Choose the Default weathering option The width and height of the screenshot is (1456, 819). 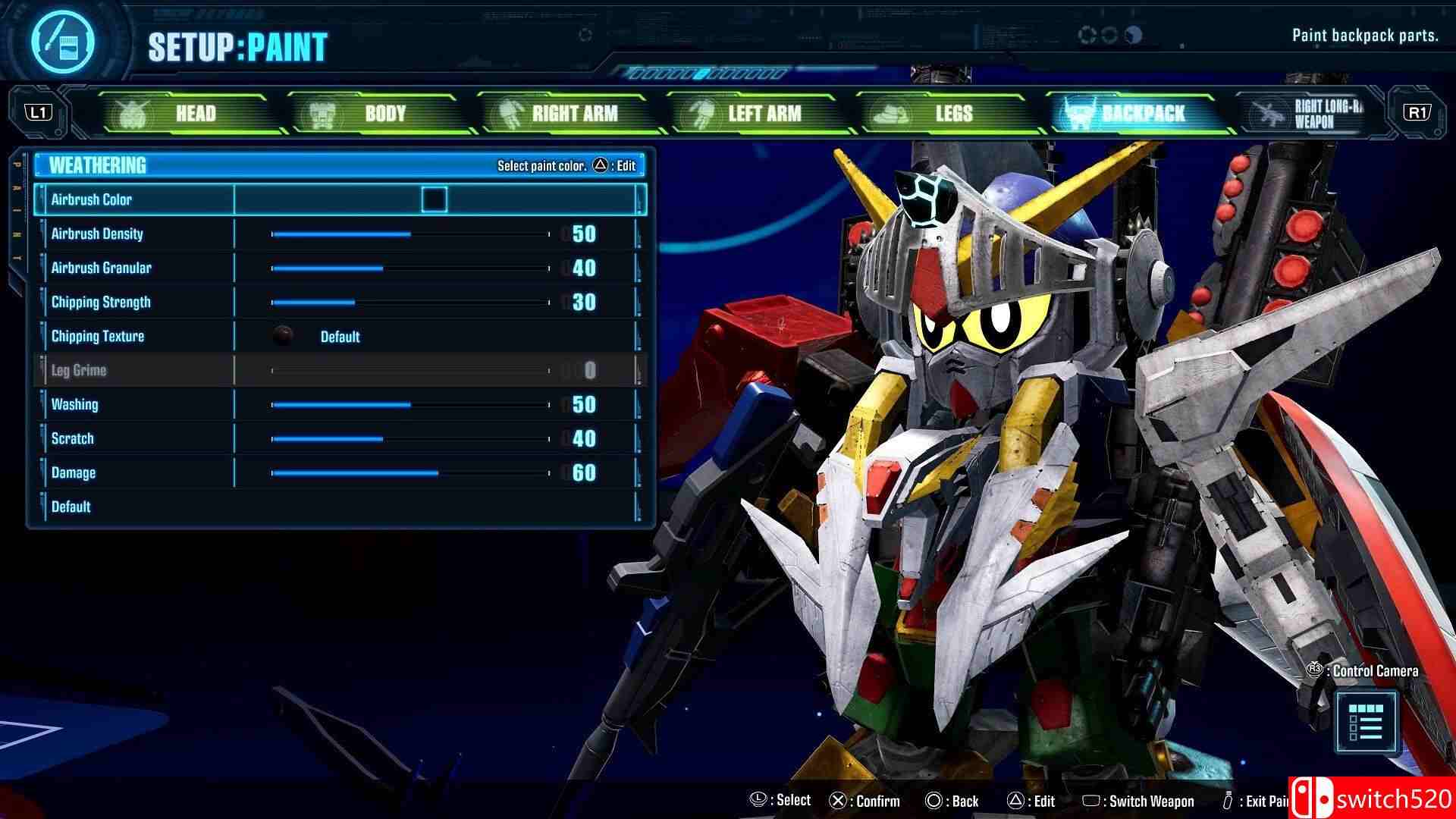point(71,507)
